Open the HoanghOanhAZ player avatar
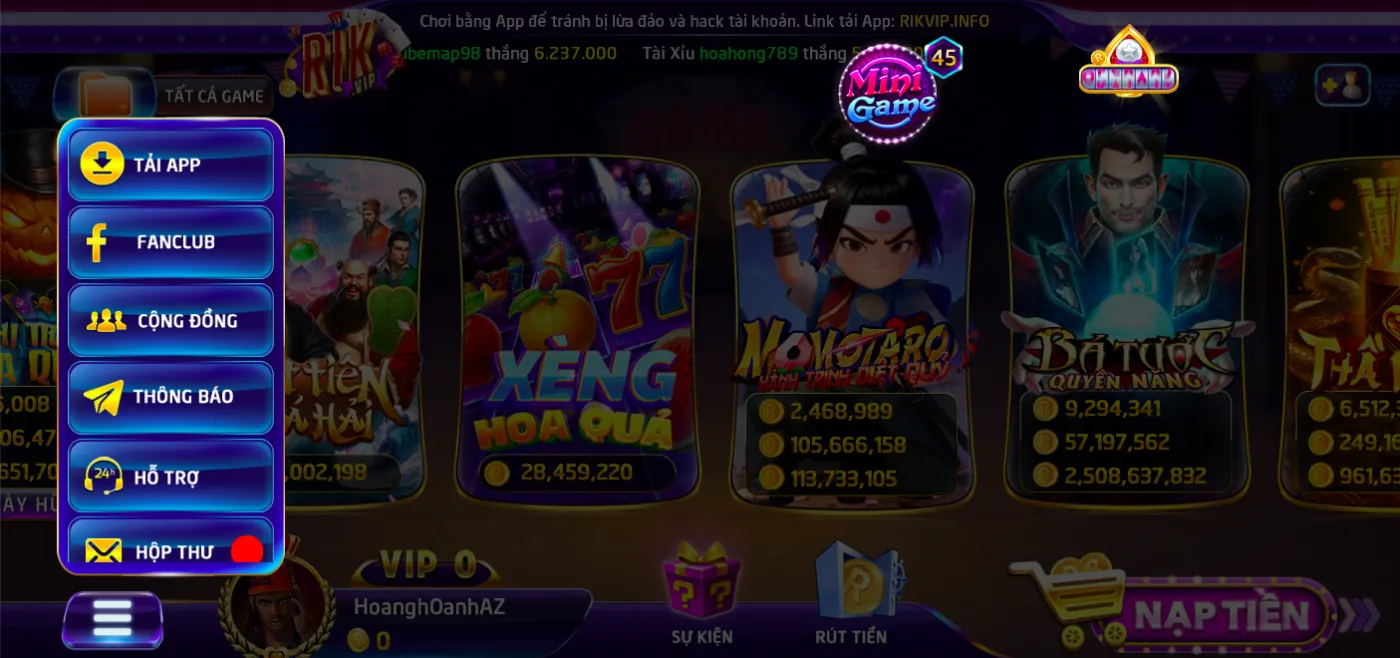Screen dimensions: 1400x658 277,605
